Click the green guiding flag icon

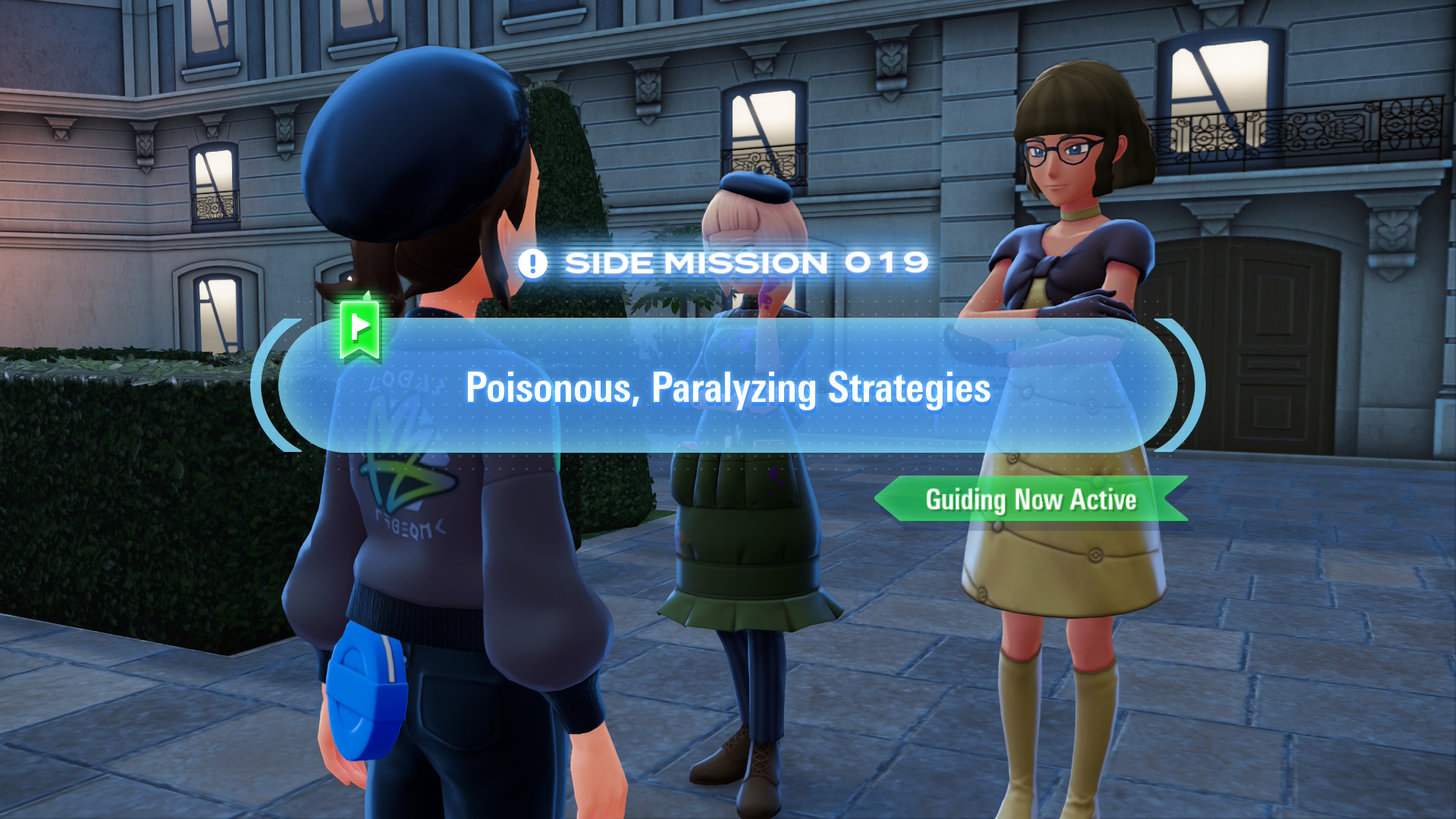359,328
